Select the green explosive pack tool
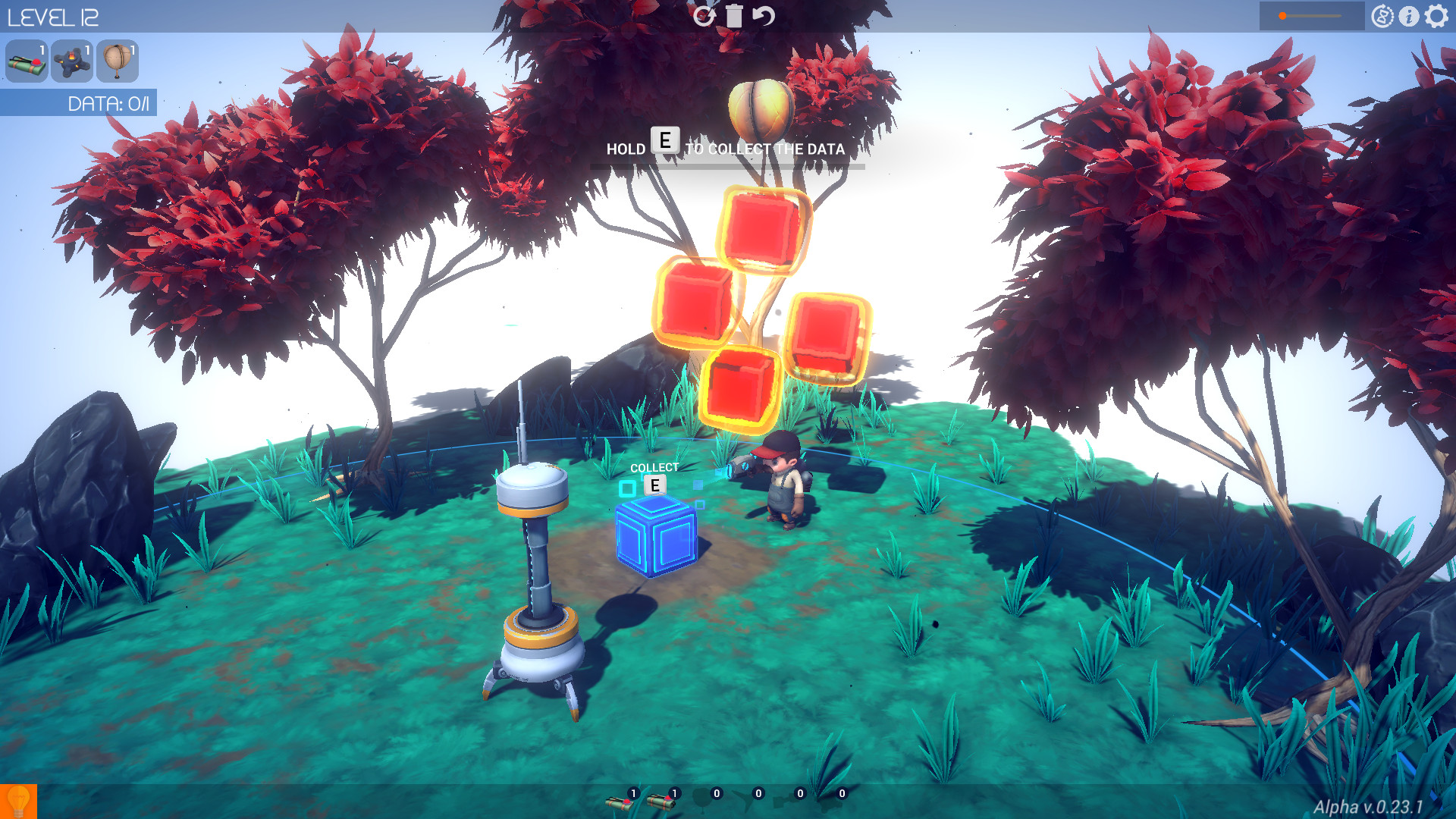This screenshot has width=1456, height=819. pos(27,61)
